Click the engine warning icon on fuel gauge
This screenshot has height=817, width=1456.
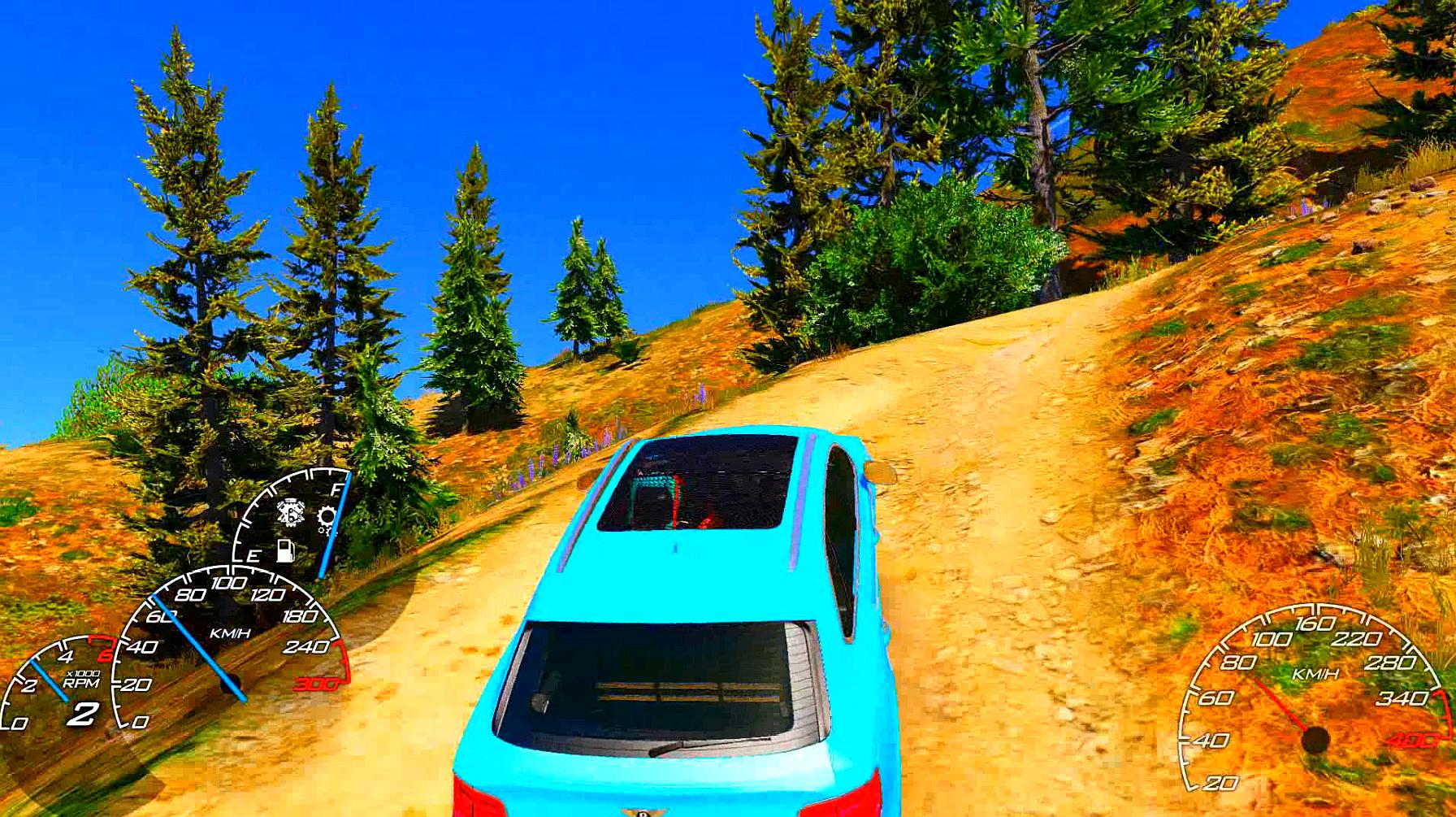289,512
